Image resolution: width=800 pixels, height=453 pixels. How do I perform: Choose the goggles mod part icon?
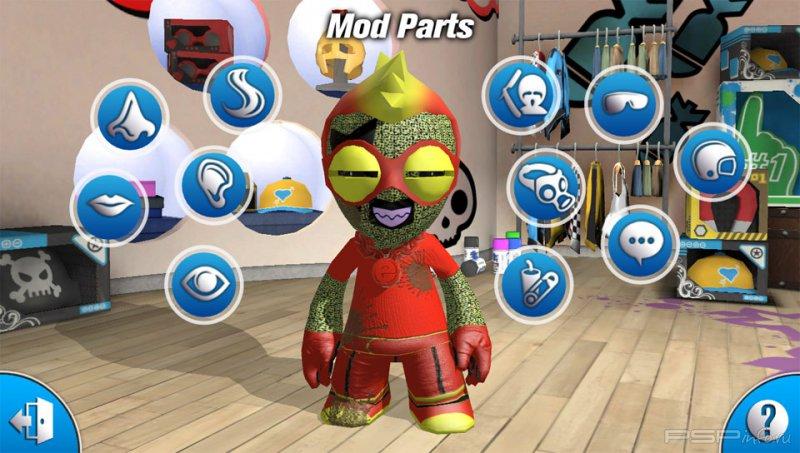point(624,103)
